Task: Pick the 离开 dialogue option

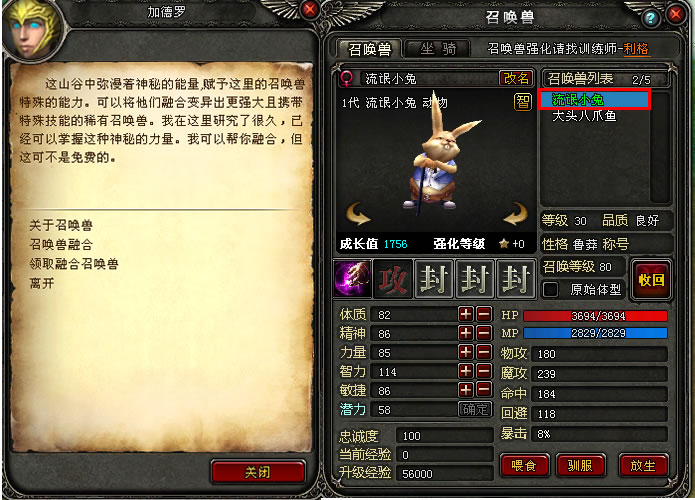Action: coord(42,283)
